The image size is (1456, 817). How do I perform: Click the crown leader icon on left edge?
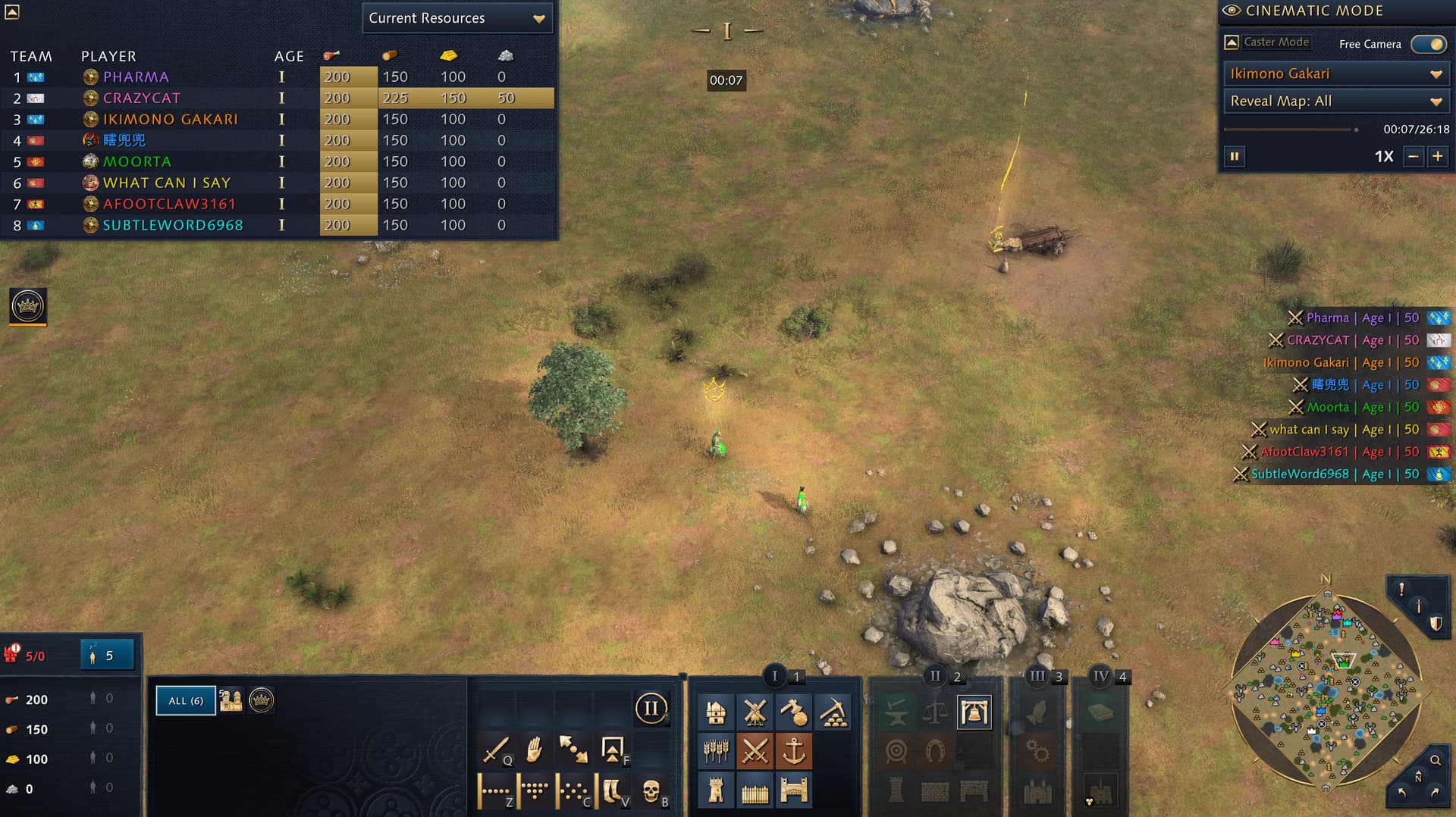tap(28, 306)
